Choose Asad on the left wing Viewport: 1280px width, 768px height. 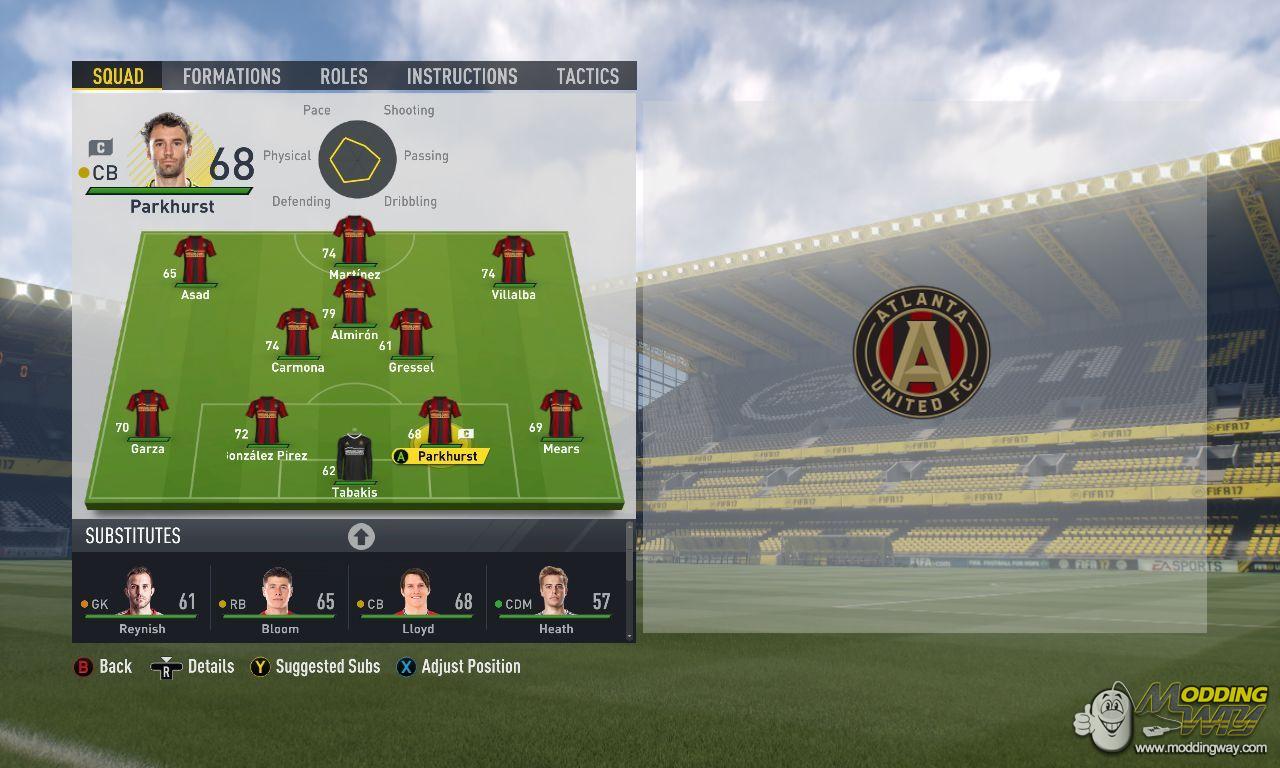(x=195, y=262)
